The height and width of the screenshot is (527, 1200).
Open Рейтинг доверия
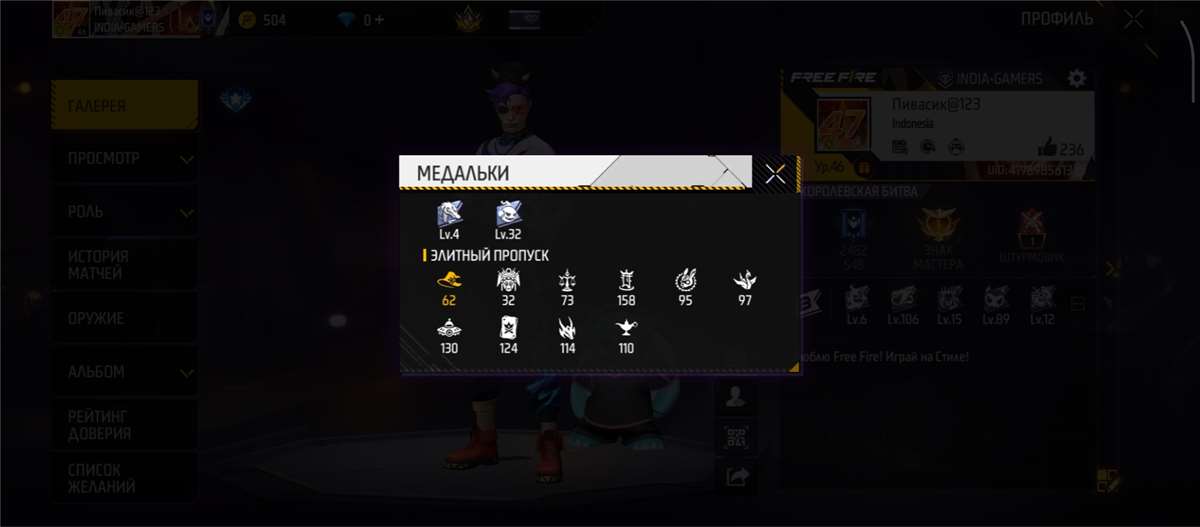124,424
